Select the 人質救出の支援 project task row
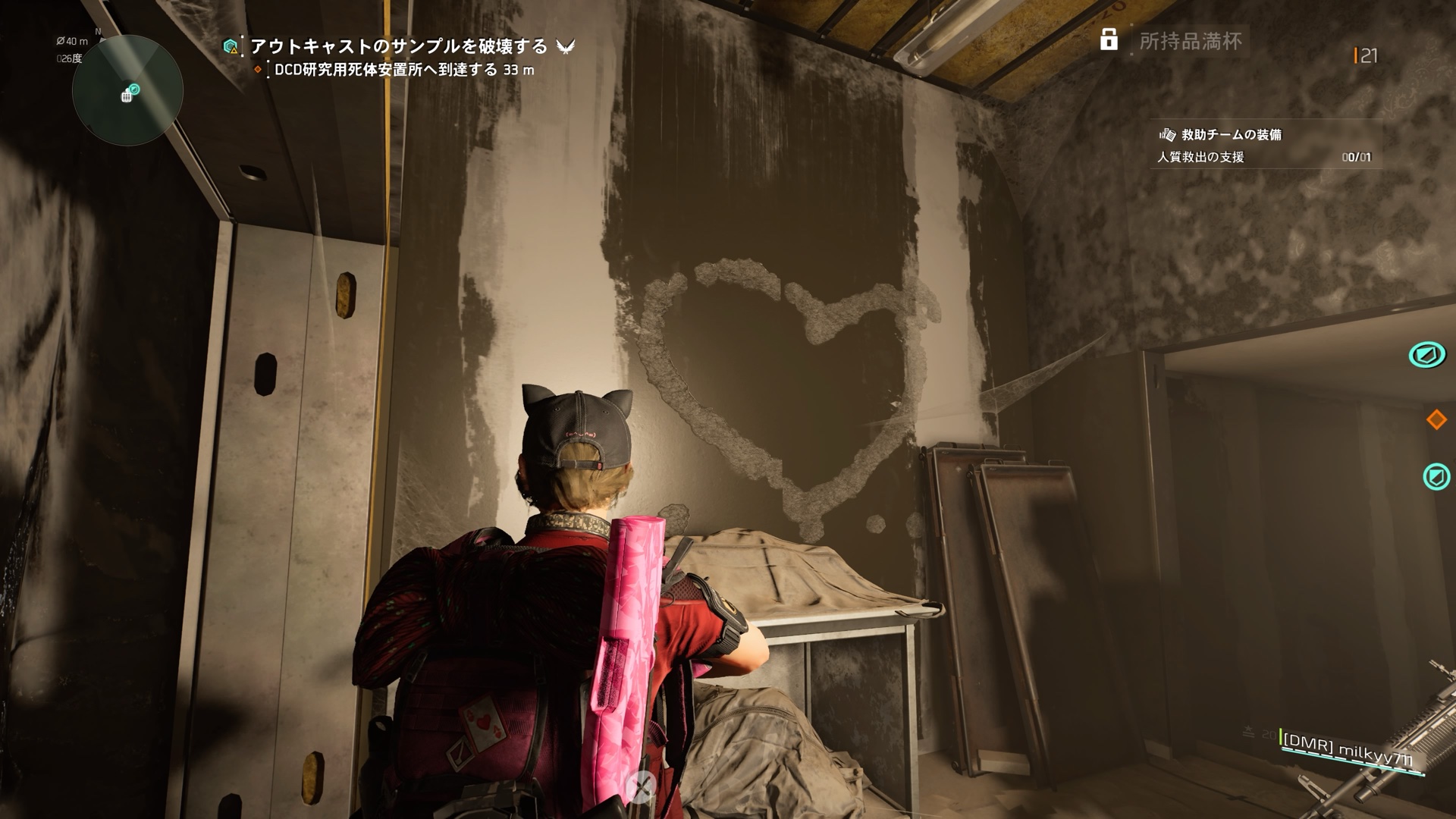 (1263, 157)
